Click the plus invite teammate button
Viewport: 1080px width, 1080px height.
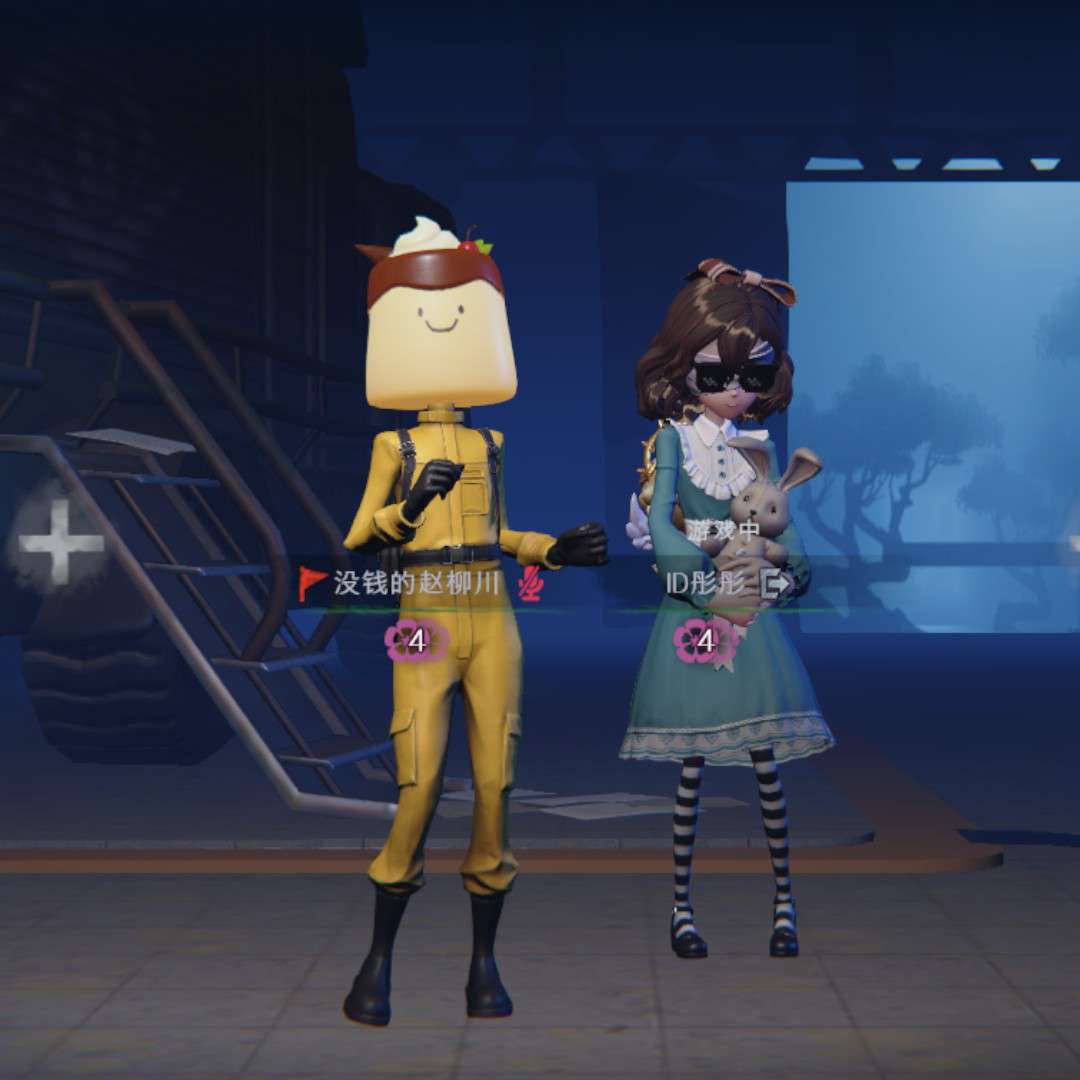[x=61, y=543]
